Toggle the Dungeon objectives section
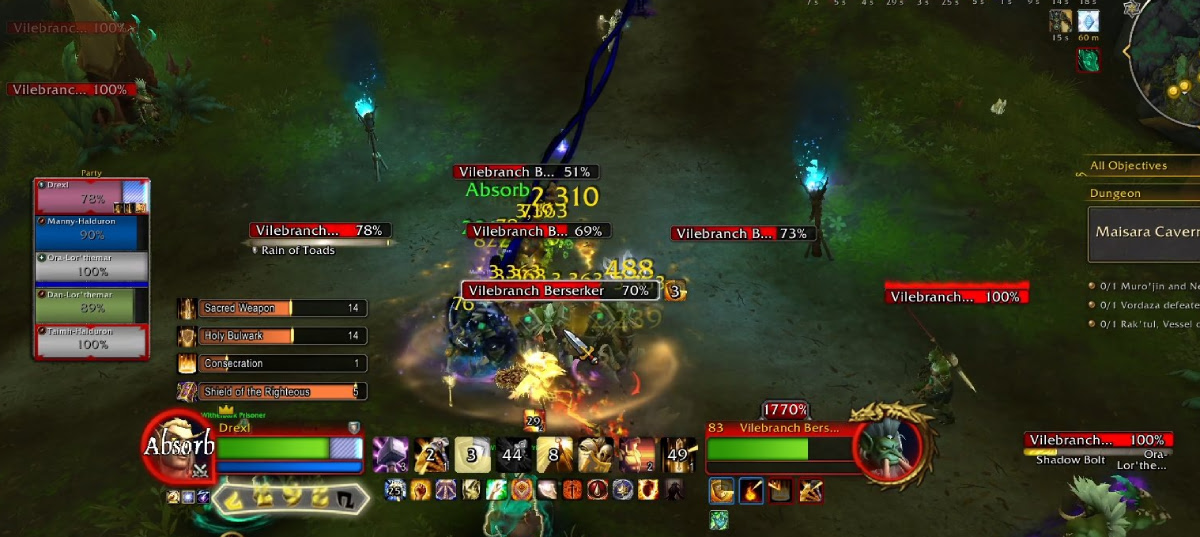The height and width of the screenshot is (537, 1200). tap(1142, 194)
